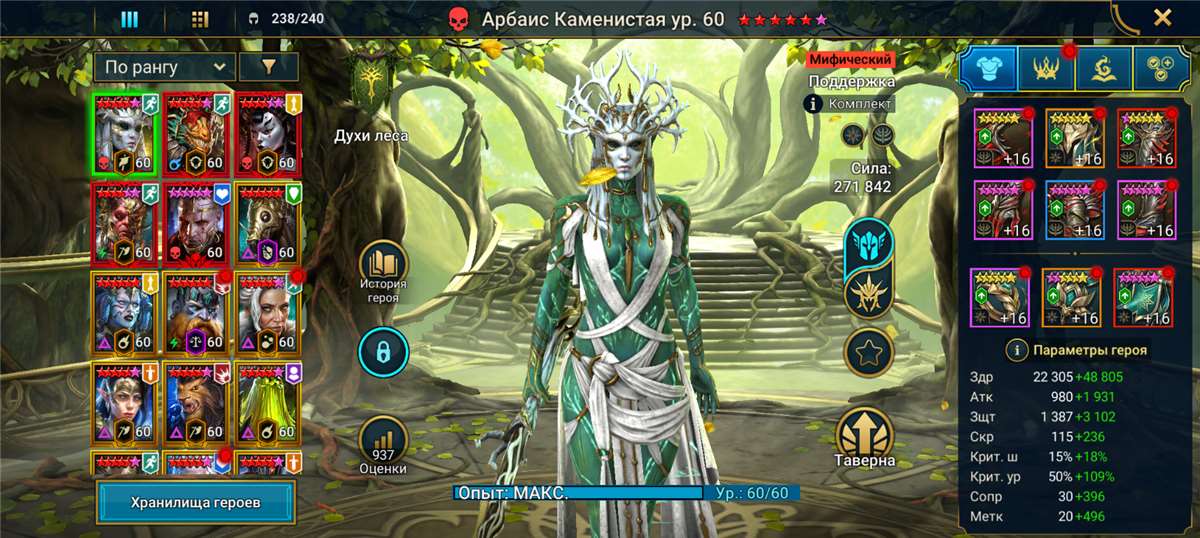Open the hero filter funnel button
Image resolution: width=1200 pixels, height=538 pixels.
pos(267,67)
